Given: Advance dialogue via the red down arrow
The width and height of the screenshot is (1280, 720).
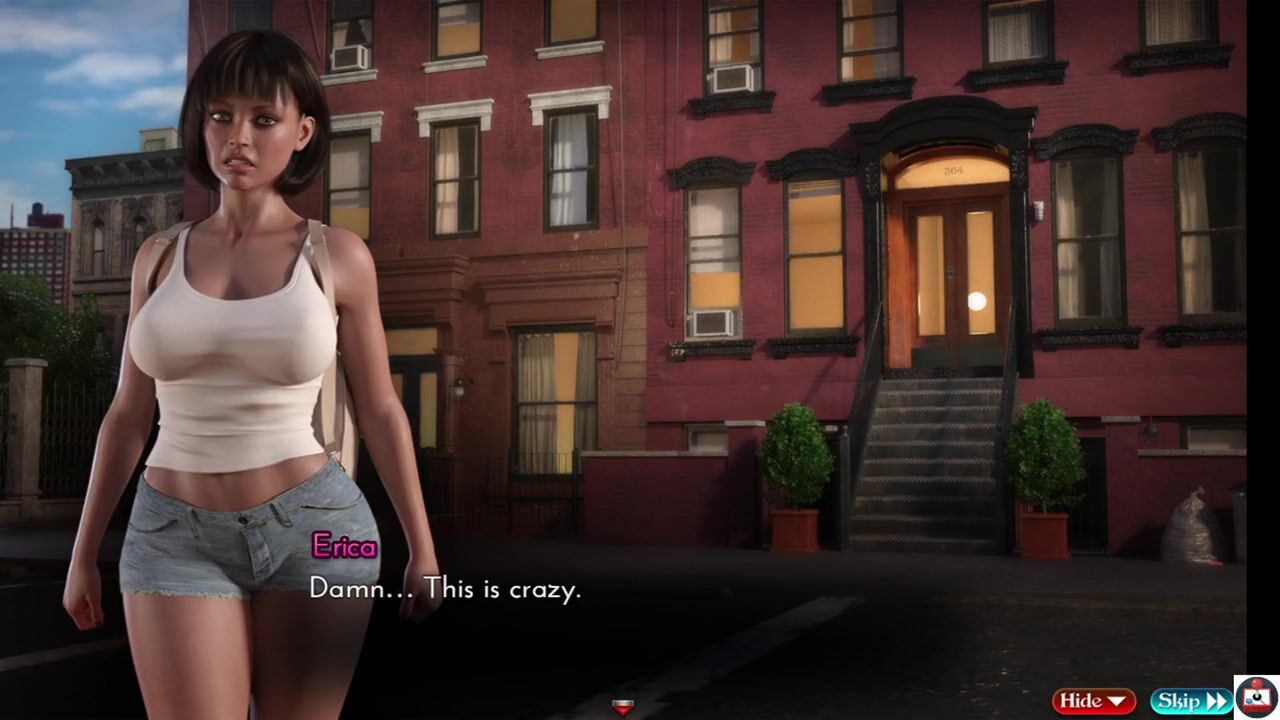Looking at the screenshot, I should point(622,708).
